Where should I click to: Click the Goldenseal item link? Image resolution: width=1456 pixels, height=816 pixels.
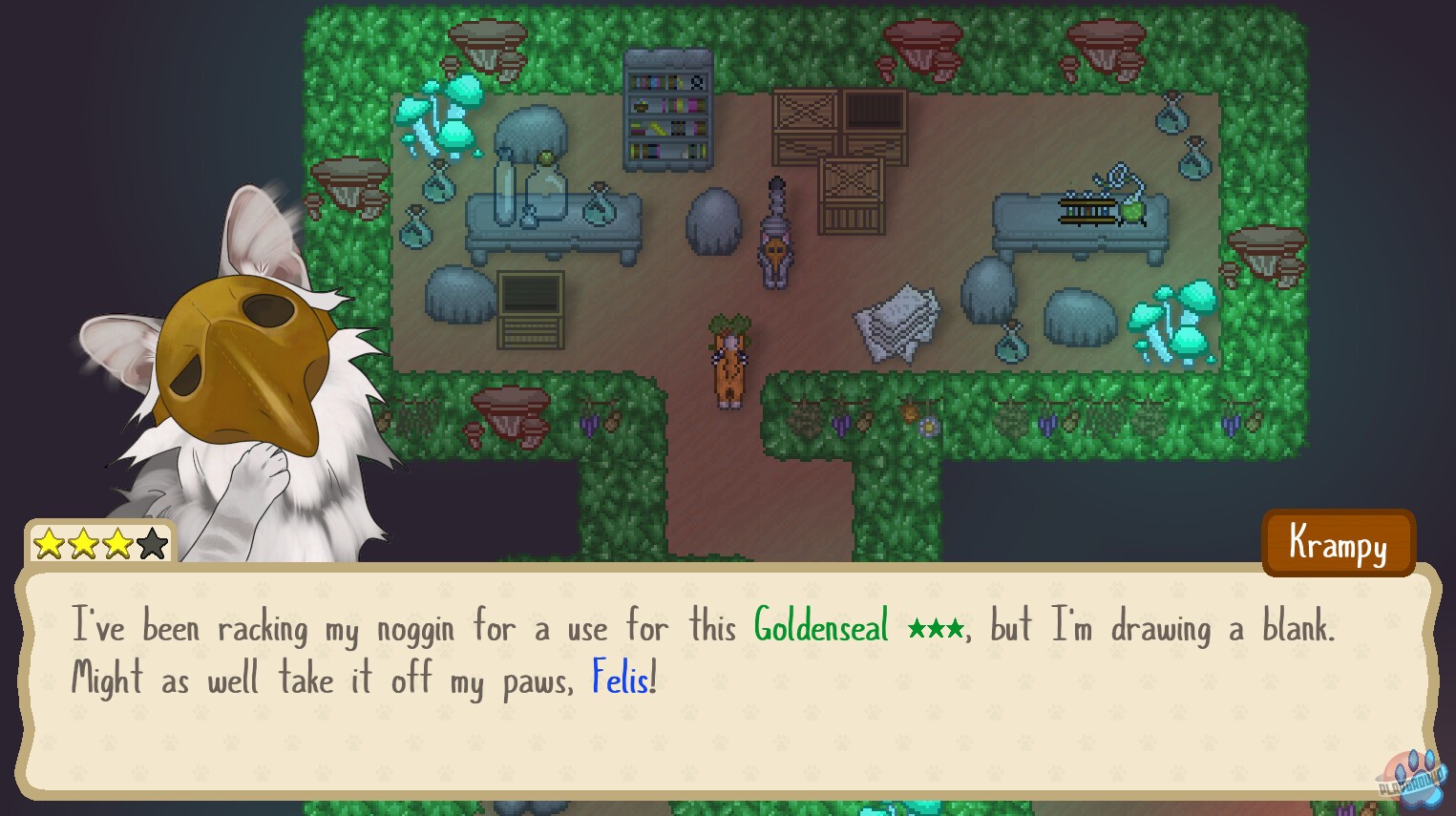819,628
